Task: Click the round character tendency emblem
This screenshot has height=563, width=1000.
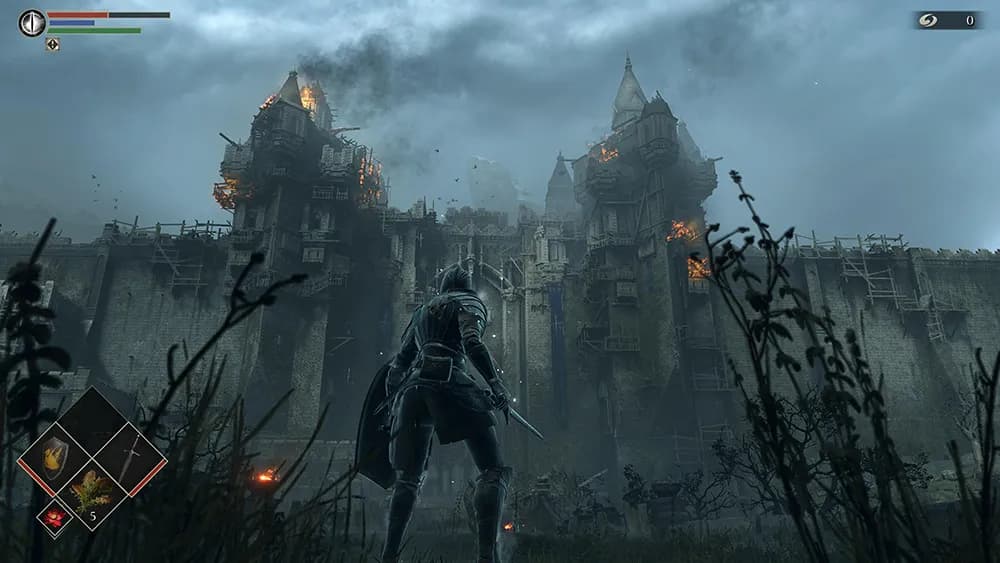Action: 32,22
